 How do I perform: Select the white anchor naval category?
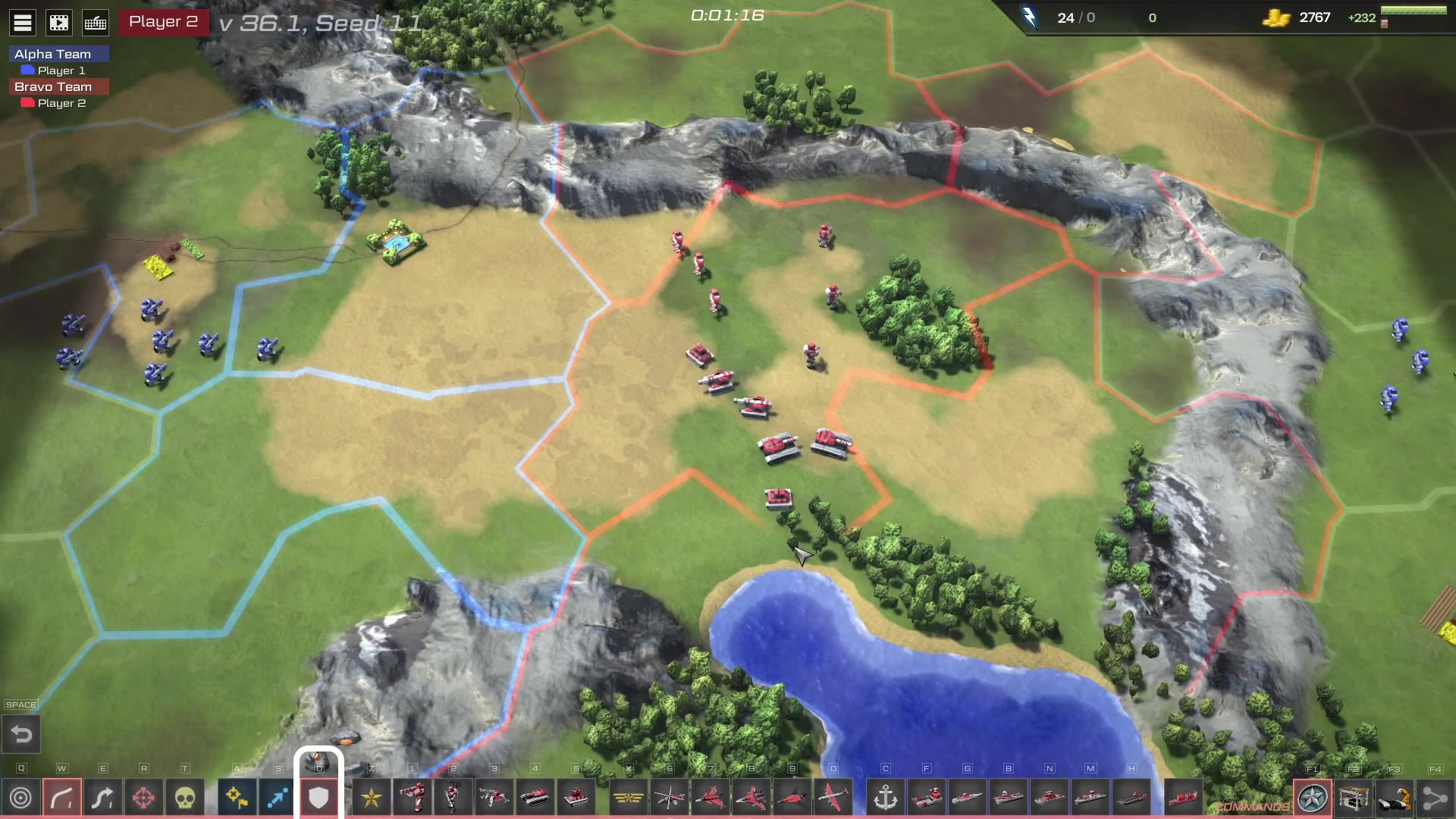click(x=885, y=798)
